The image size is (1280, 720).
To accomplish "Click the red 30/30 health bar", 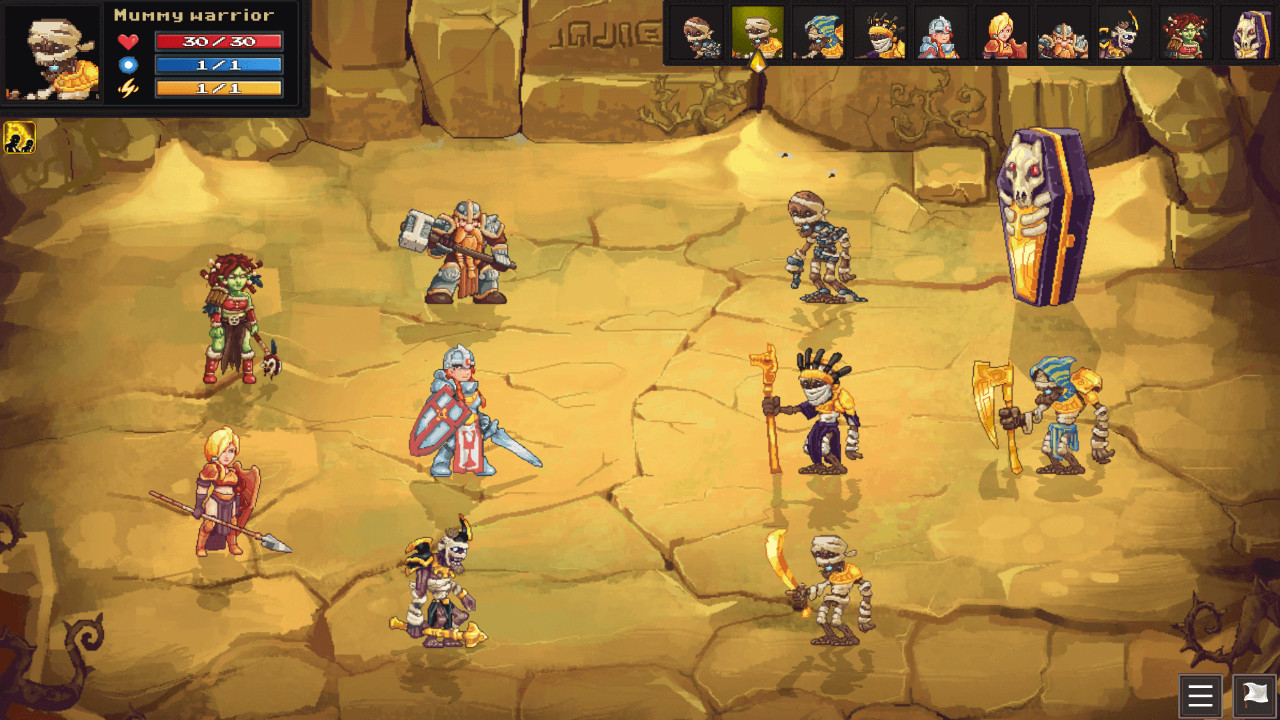I will point(220,41).
